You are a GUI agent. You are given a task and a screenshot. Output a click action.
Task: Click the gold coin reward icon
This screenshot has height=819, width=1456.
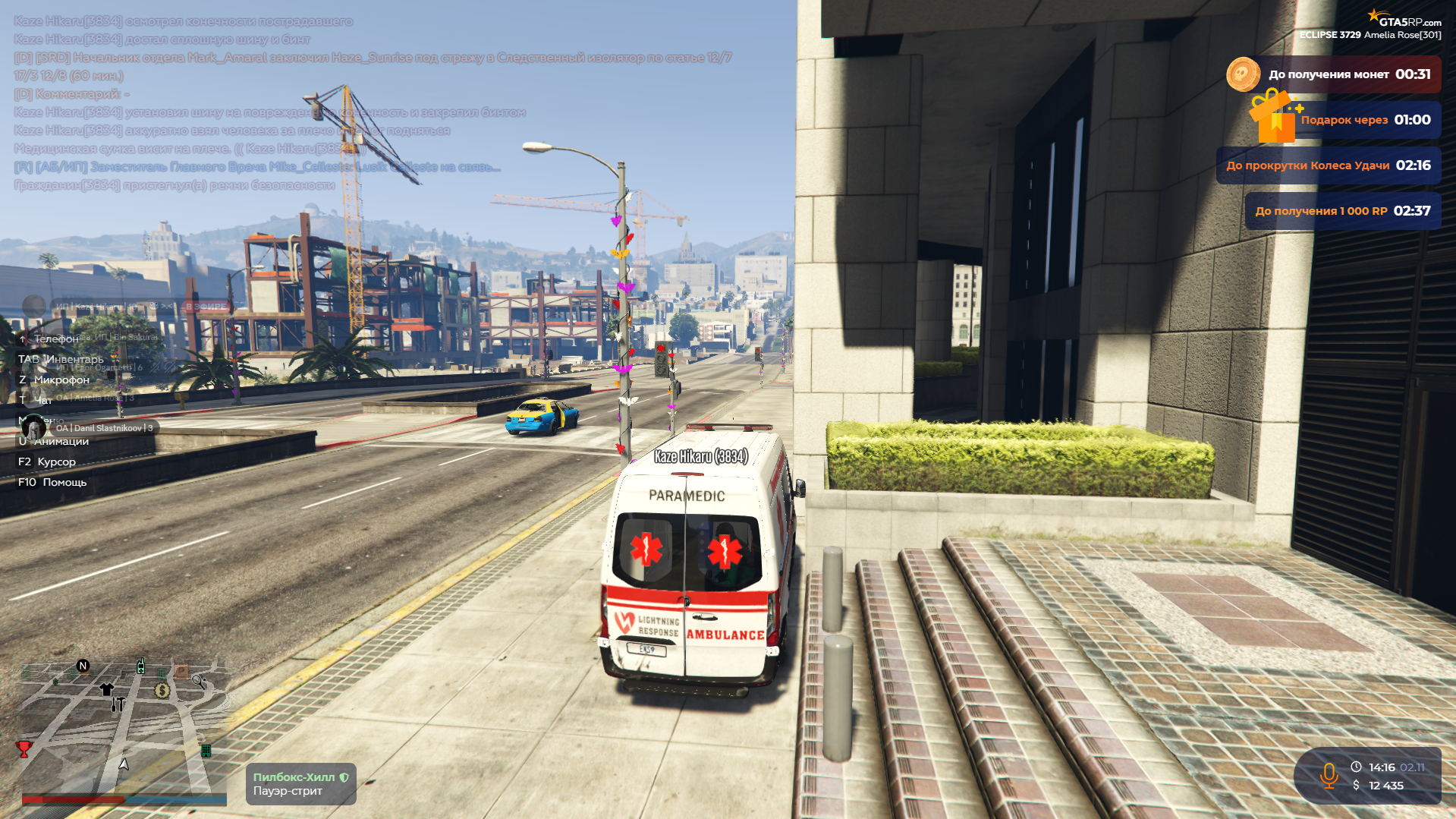pos(1243,74)
